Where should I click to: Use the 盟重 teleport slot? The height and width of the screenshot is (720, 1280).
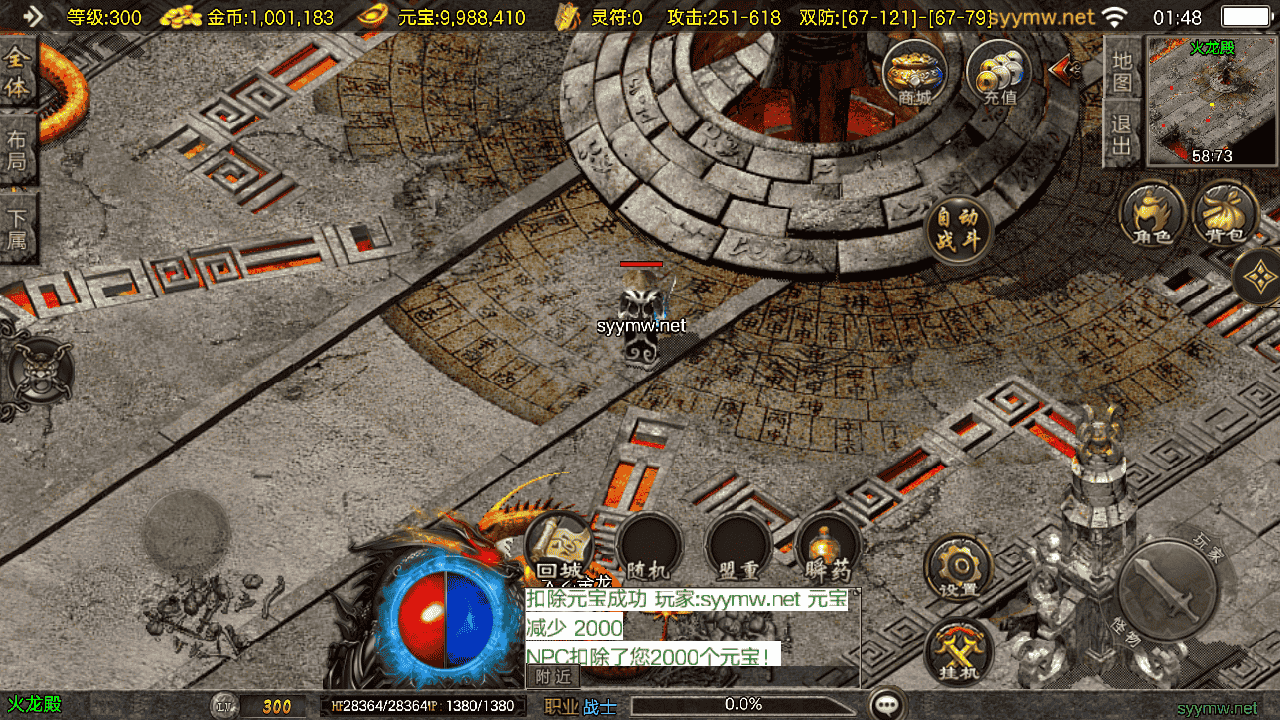pos(738,548)
